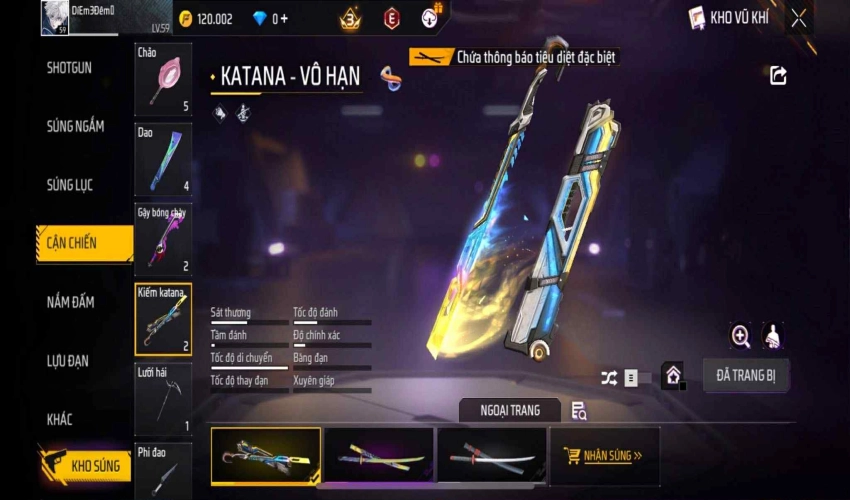Viewport: 850px width, 500px height.
Task: Select the Gậy bóng chày bat
Action: coord(163,238)
